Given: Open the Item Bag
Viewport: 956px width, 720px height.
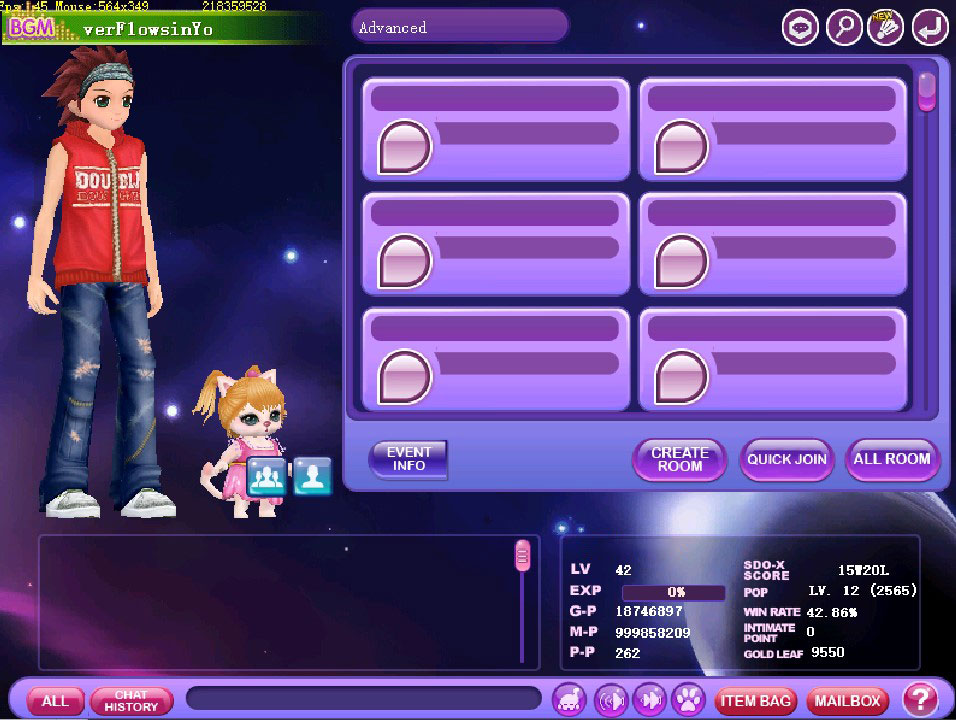Looking at the screenshot, I should [x=755, y=700].
